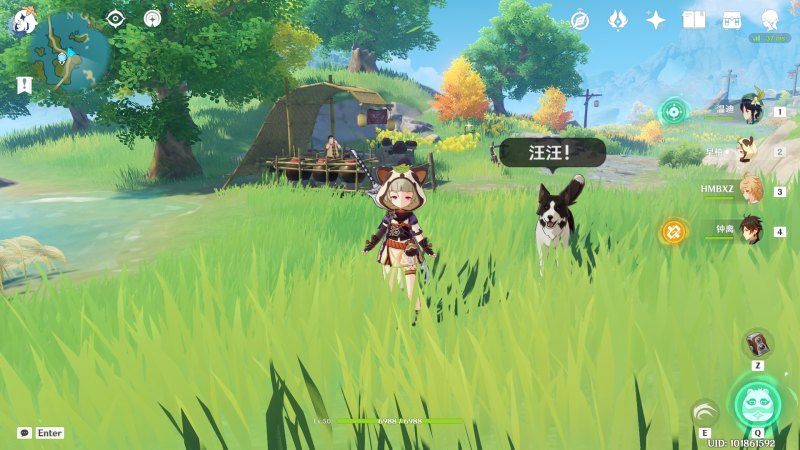Viewport: 800px width, 450px height.
Task: Switch to party member HMBXZ
Action: click(750, 190)
